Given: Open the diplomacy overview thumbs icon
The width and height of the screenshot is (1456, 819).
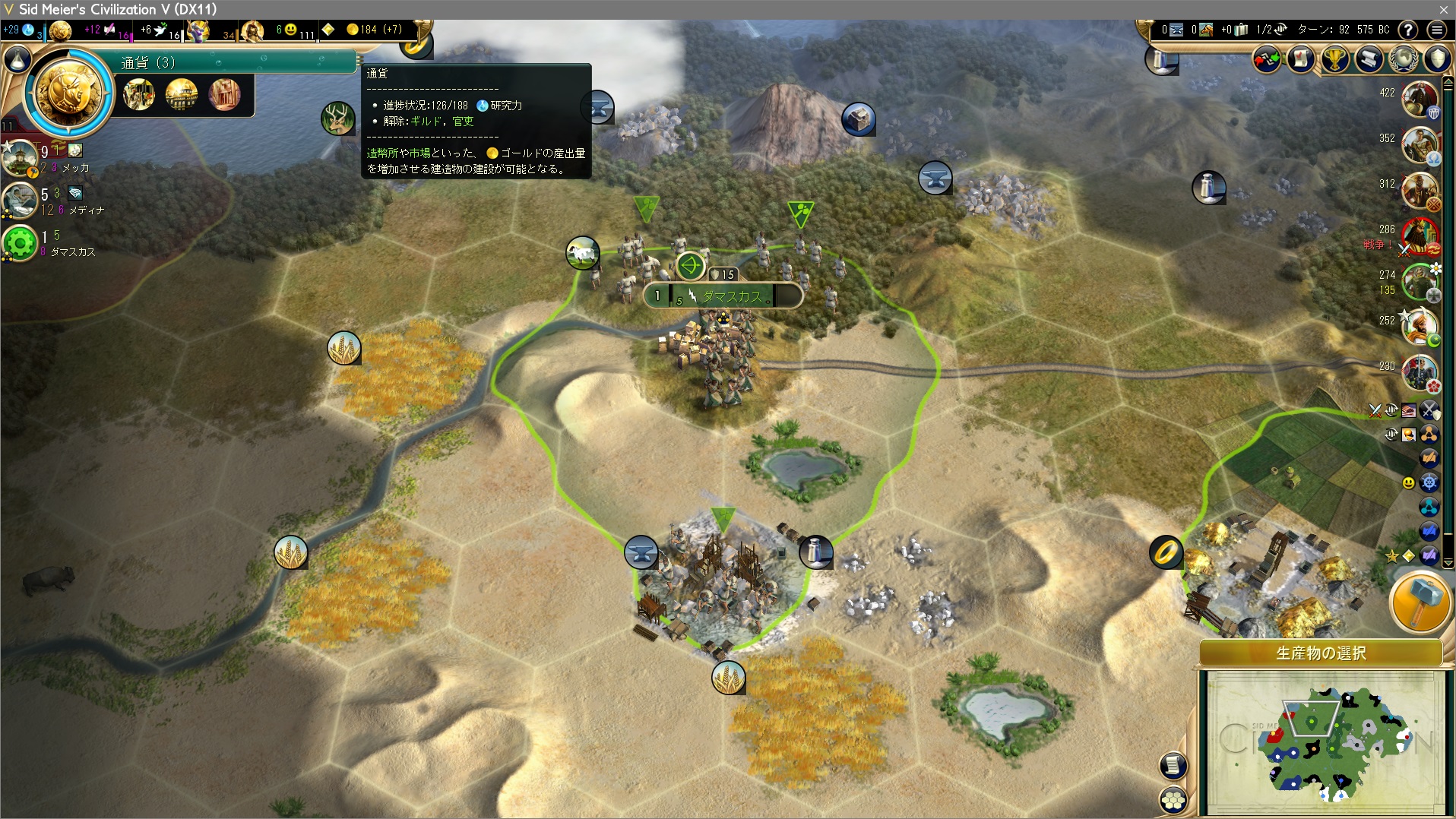Looking at the screenshot, I should click(1267, 58).
